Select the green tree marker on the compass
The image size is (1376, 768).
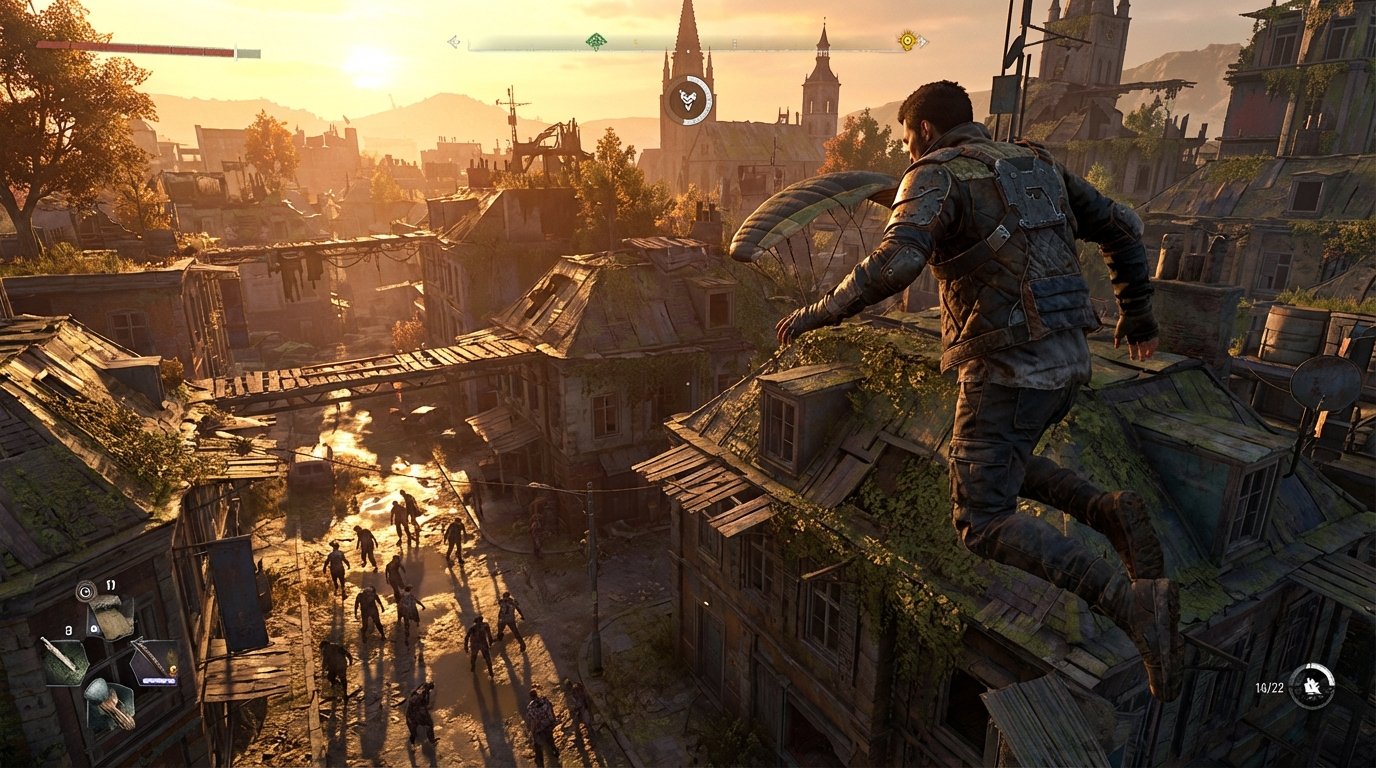596,38
